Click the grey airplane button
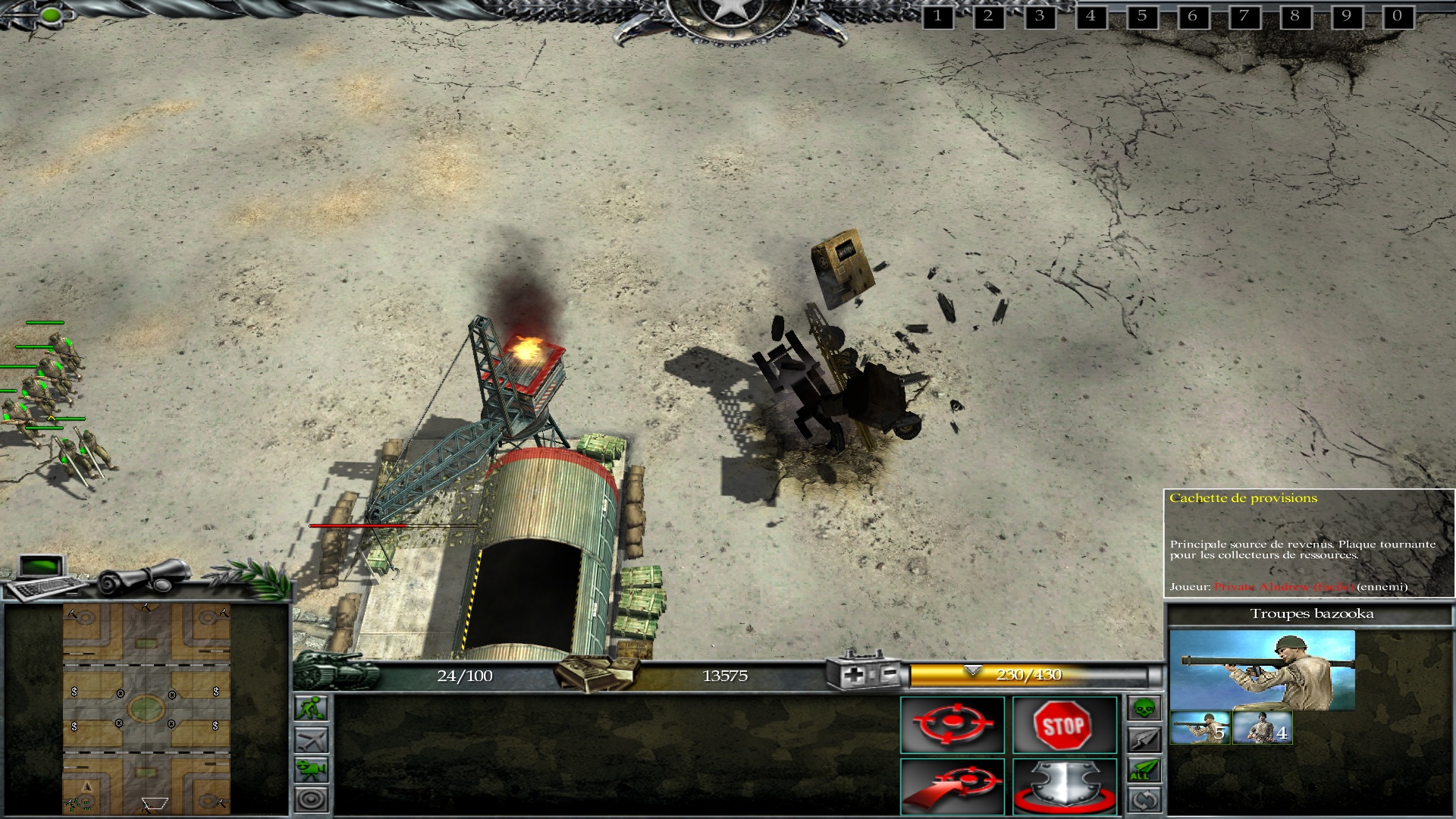 [312, 739]
